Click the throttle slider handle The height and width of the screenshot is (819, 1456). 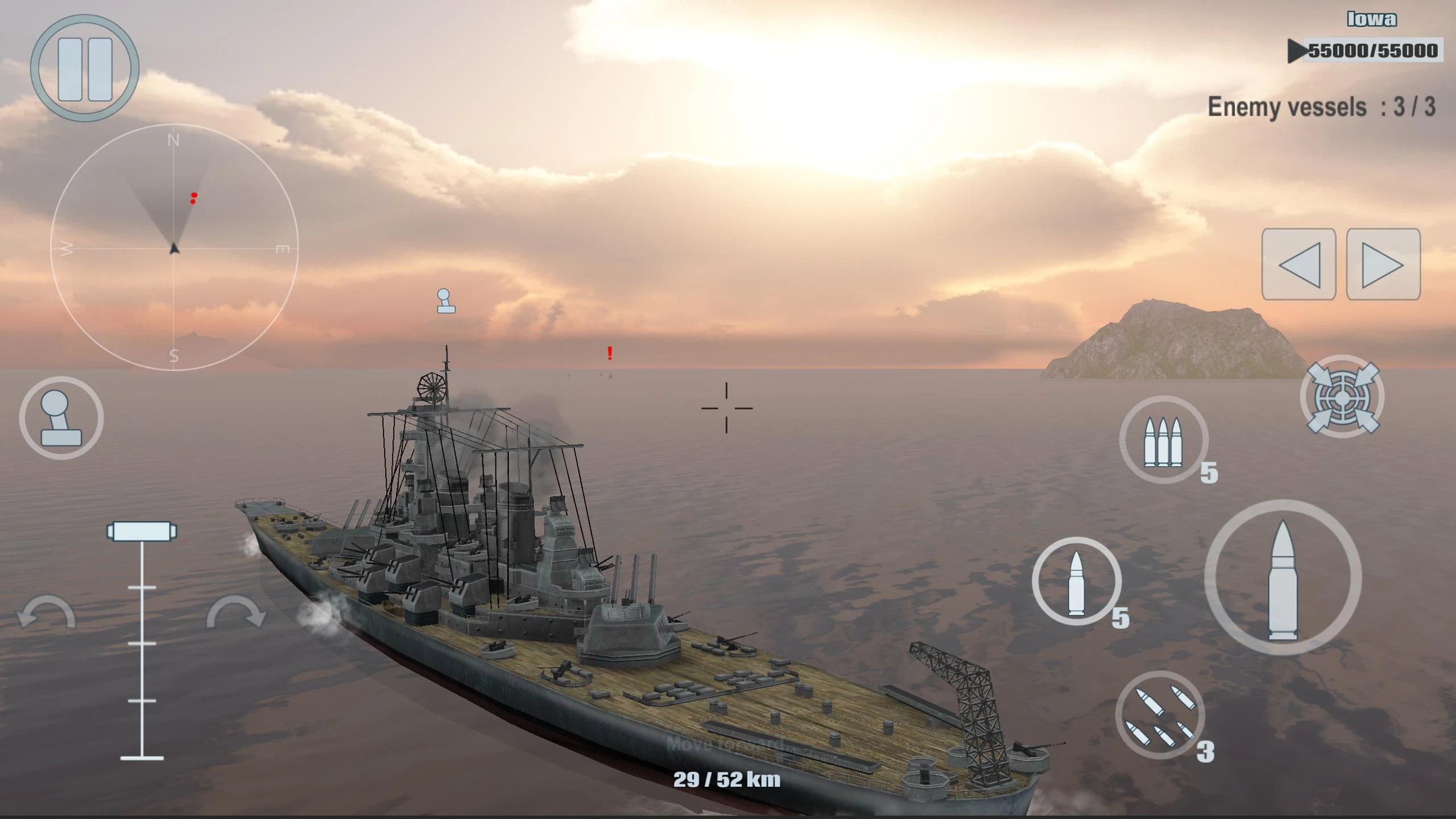click(x=142, y=531)
